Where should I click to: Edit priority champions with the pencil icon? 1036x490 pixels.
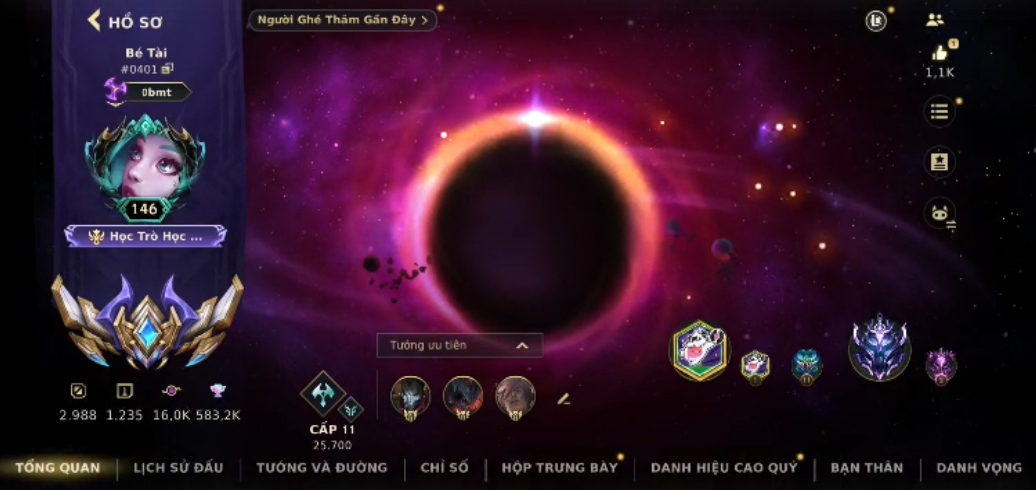[564, 398]
